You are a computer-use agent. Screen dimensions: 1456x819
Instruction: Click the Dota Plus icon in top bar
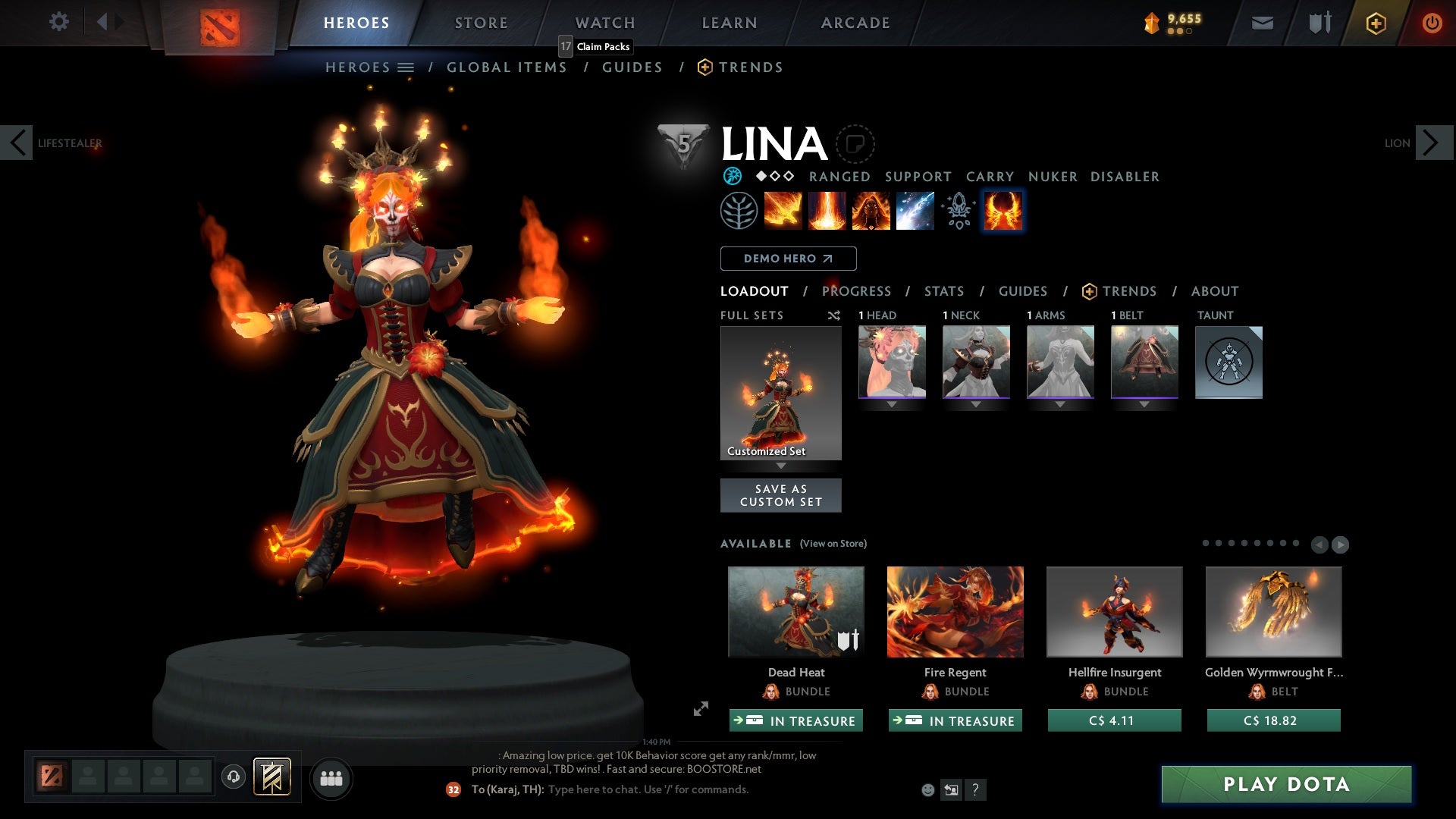(x=1375, y=22)
